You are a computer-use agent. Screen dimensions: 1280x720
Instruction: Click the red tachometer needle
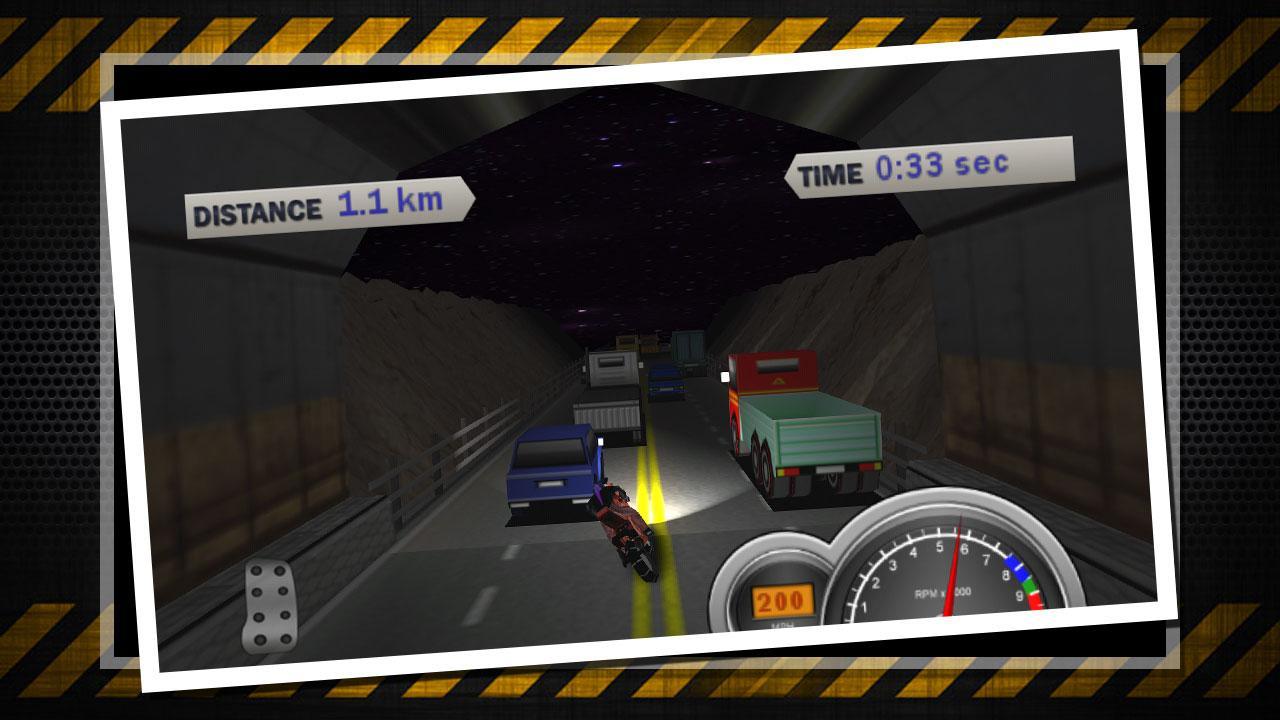click(954, 560)
